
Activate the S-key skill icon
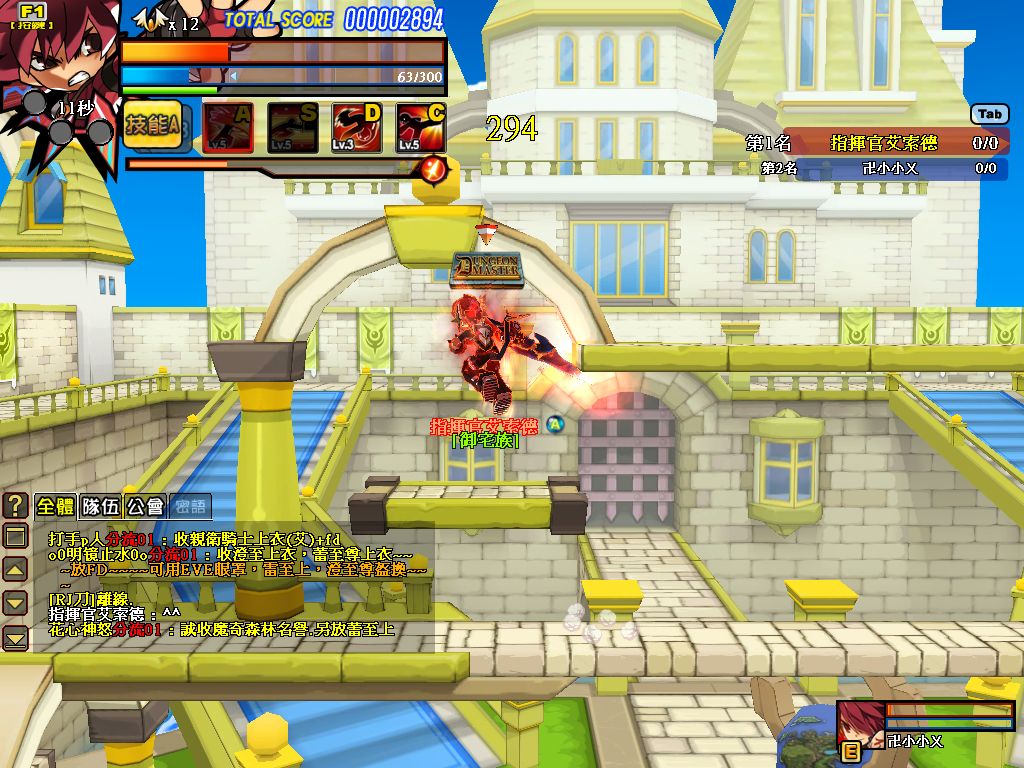point(292,128)
